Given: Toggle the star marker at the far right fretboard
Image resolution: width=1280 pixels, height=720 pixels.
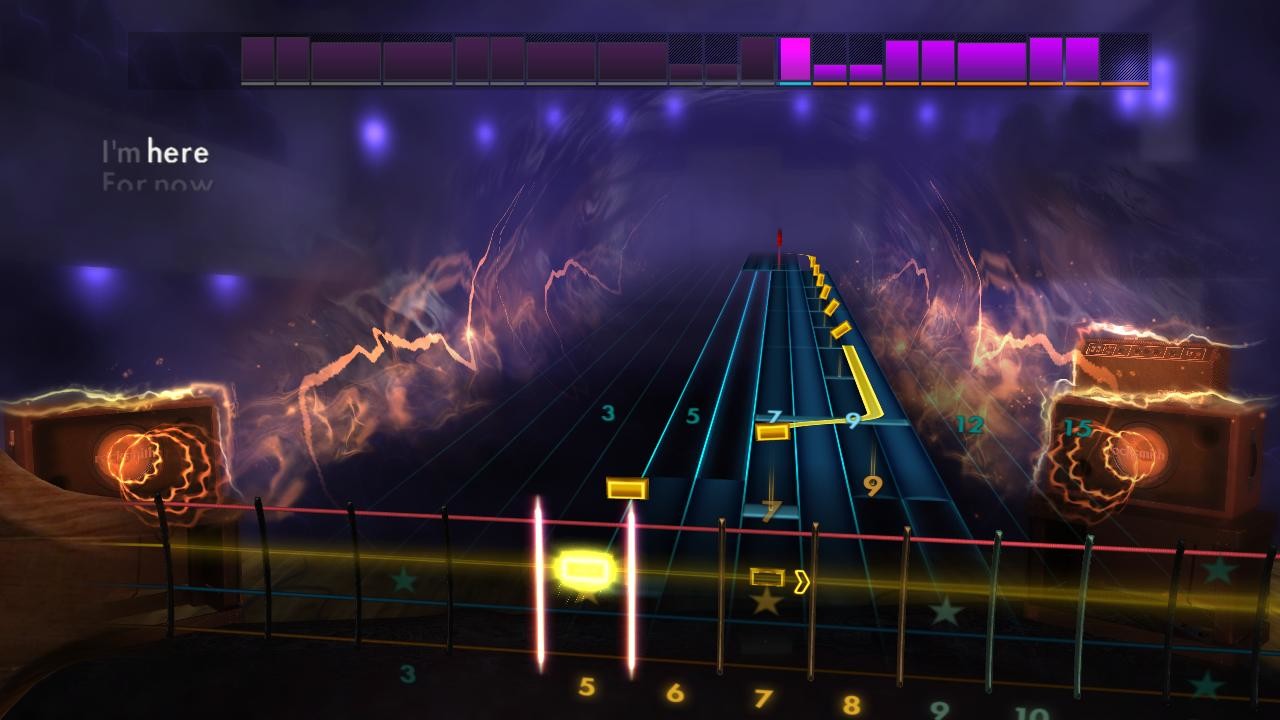Looking at the screenshot, I should 1222,574.
